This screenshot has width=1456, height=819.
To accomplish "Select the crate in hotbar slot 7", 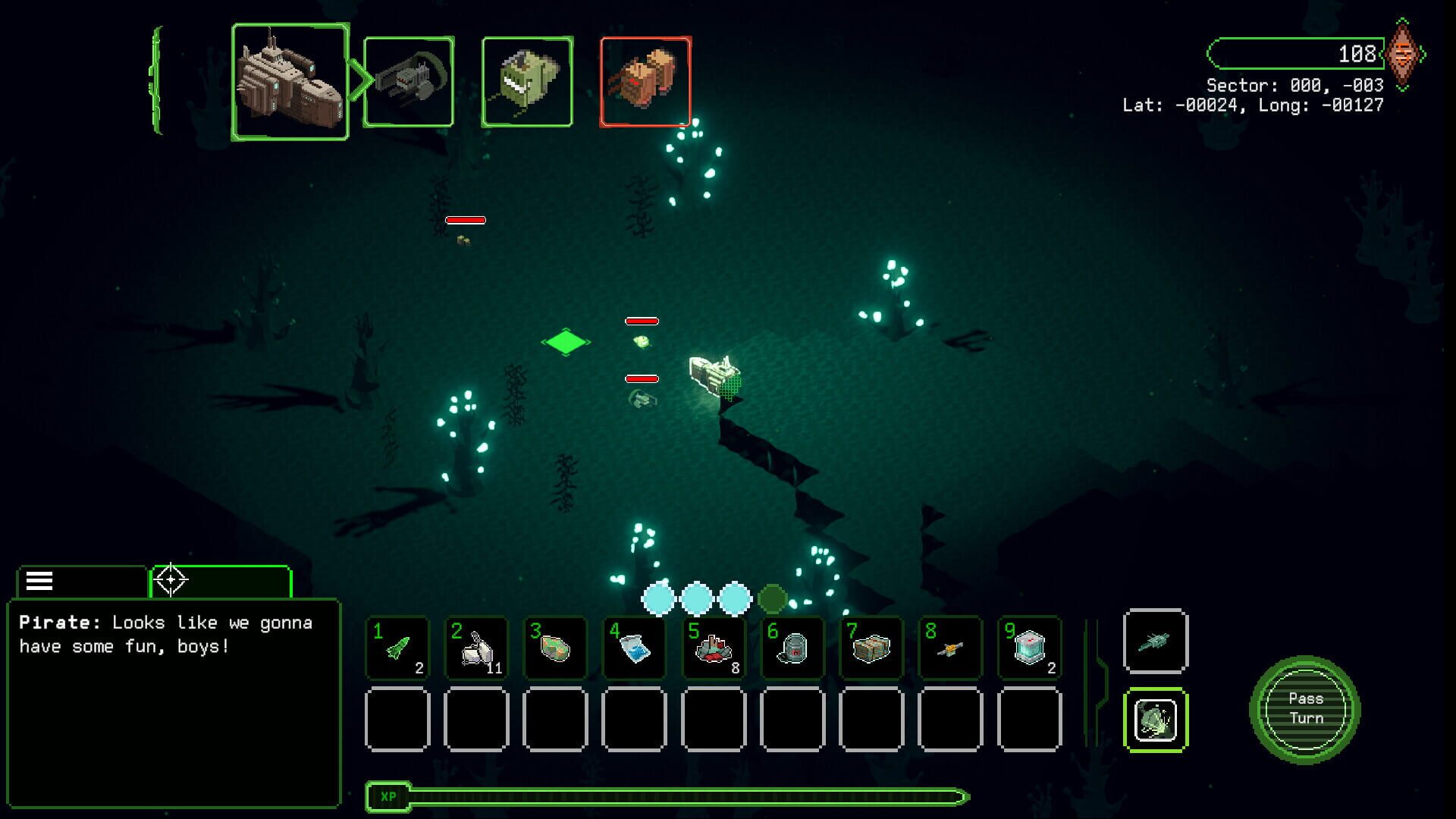I will click(x=871, y=648).
